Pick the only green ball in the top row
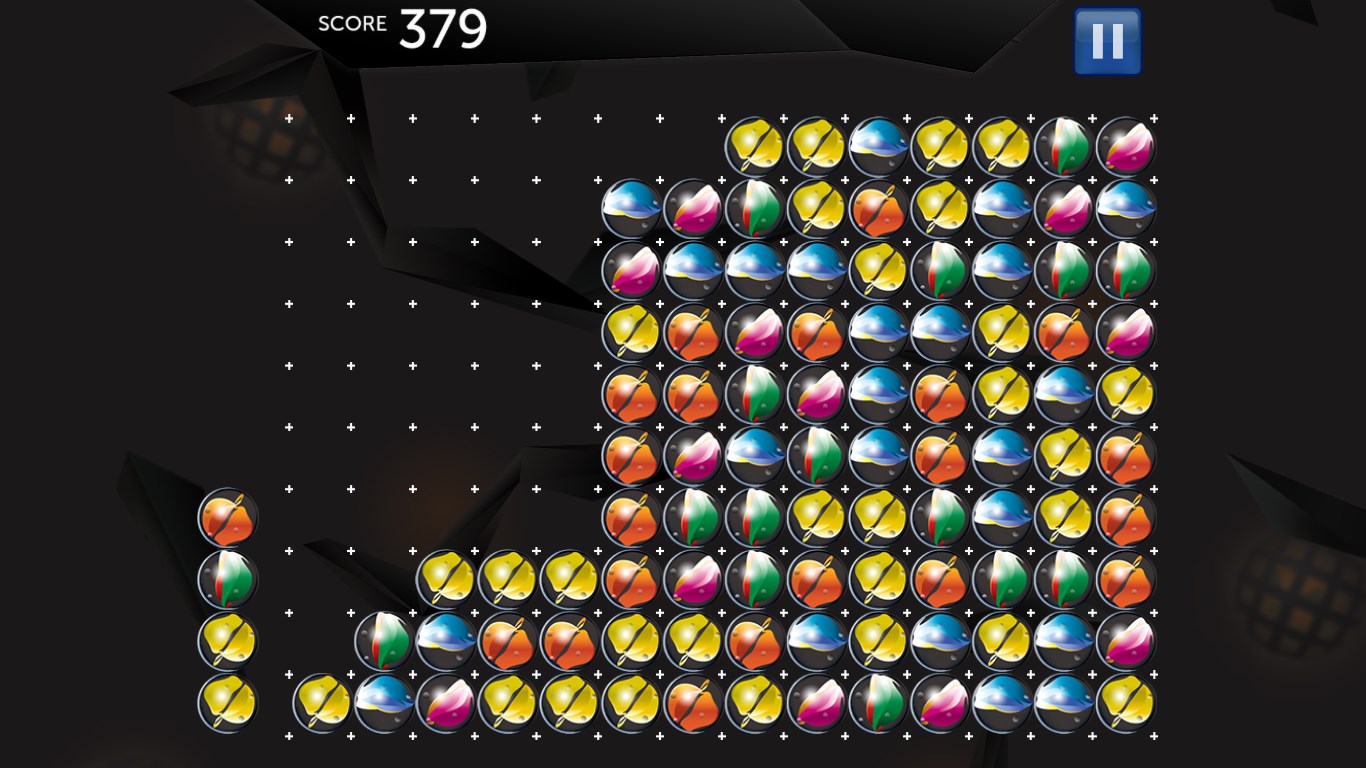Screen dimensions: 1366x768 pyautogui.click(x=1063, y=147)
